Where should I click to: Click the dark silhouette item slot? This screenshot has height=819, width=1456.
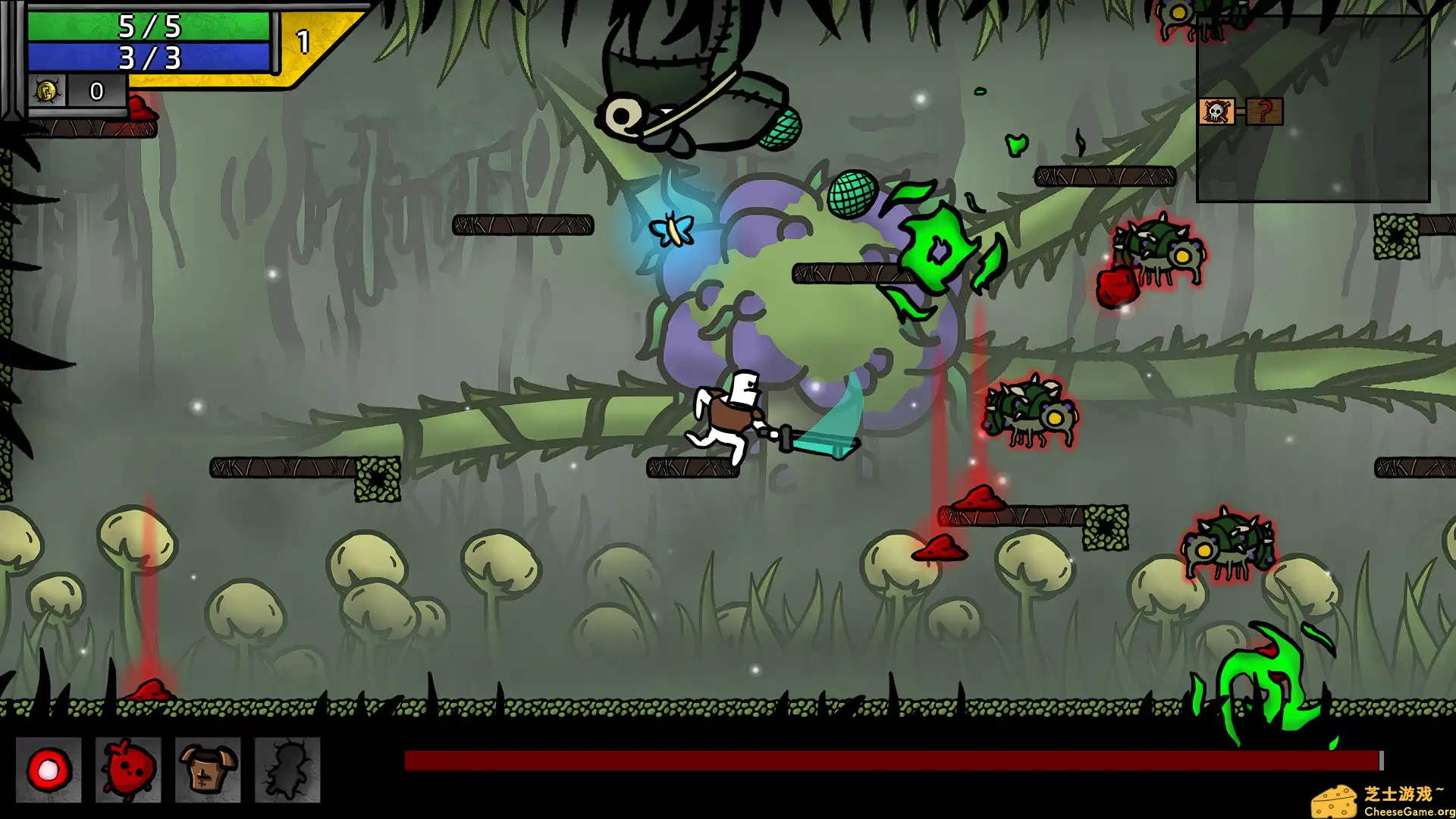point(287,770)
